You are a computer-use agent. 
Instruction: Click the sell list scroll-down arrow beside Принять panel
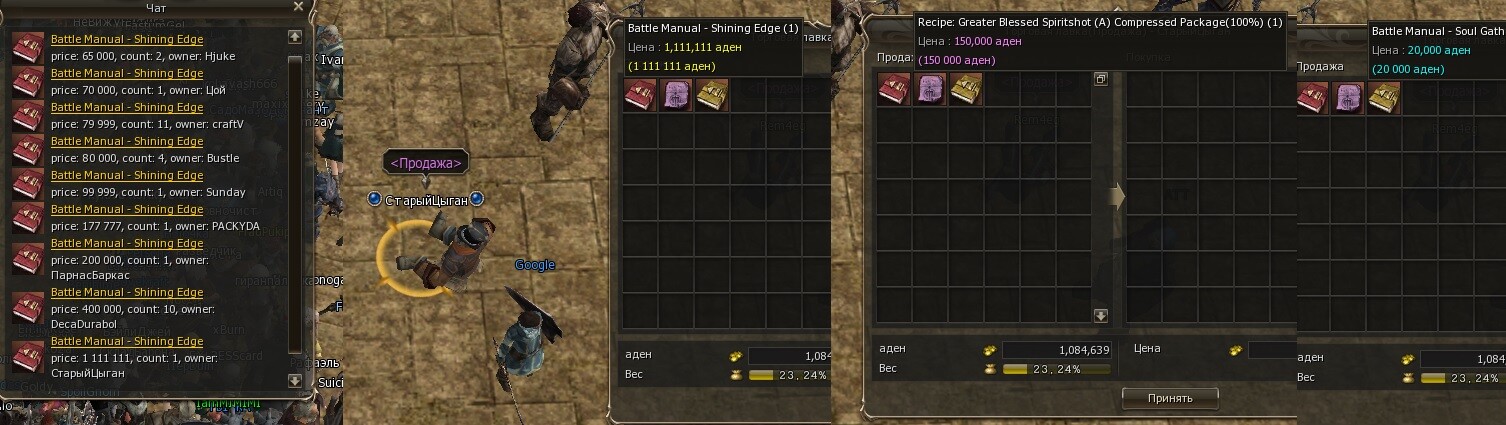pos(1101,316)
